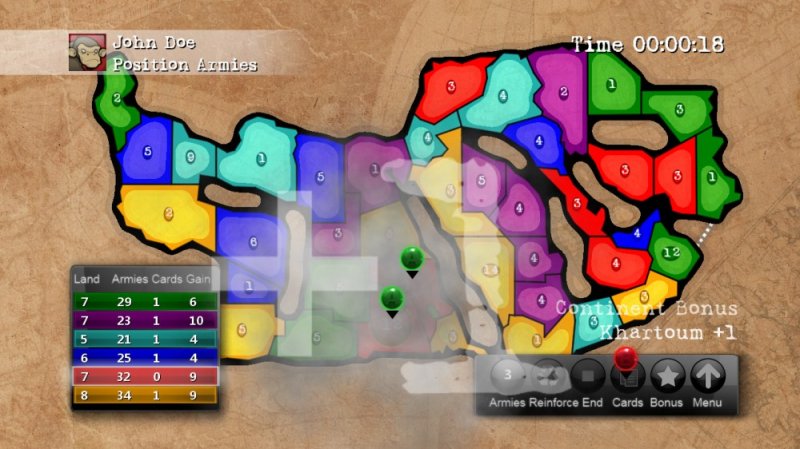800x449 pixels.
Task: Choose the yellow territory with 2 armies
Action: 168,212
